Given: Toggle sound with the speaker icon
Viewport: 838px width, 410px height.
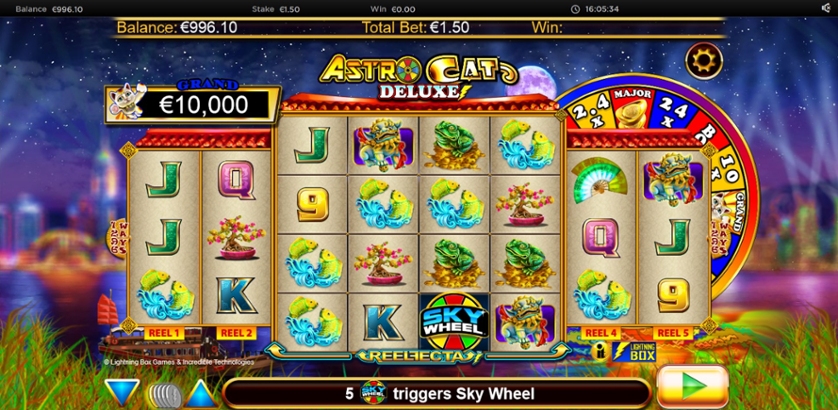Looking at the screenshot, I should [x=824, y=8].
